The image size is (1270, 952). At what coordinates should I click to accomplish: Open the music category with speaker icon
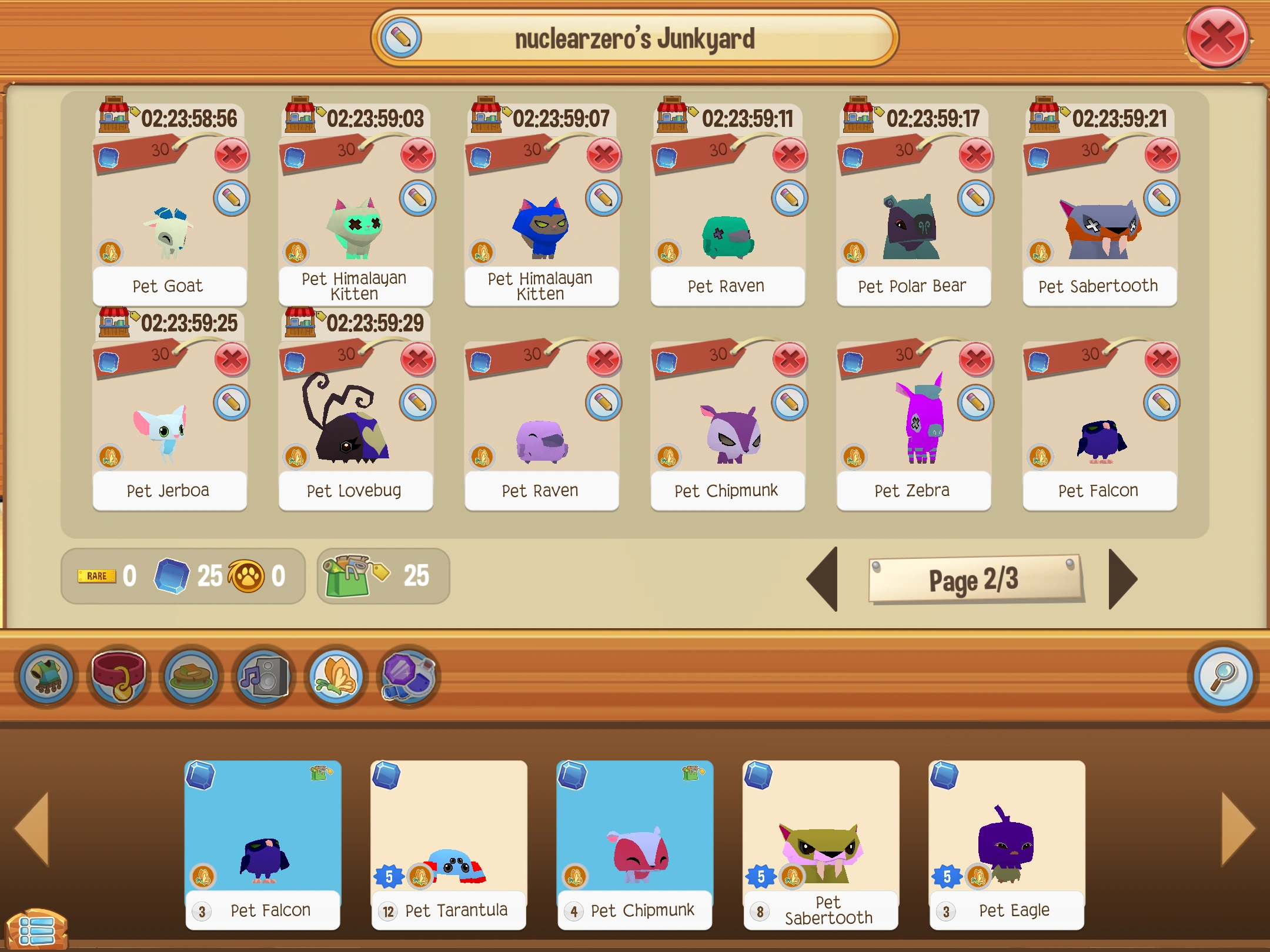coord(263,676)
